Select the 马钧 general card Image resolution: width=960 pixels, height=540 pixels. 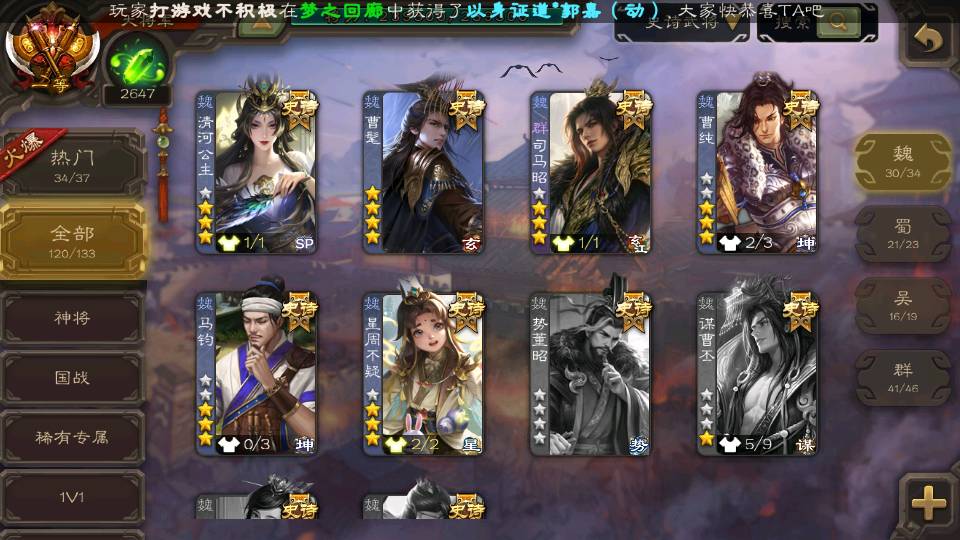click(255, 373)
